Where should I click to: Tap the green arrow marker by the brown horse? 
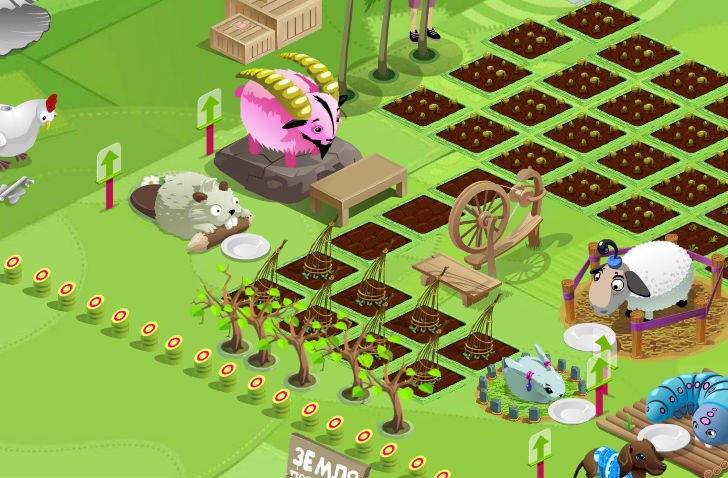click(x=540, y=447)
